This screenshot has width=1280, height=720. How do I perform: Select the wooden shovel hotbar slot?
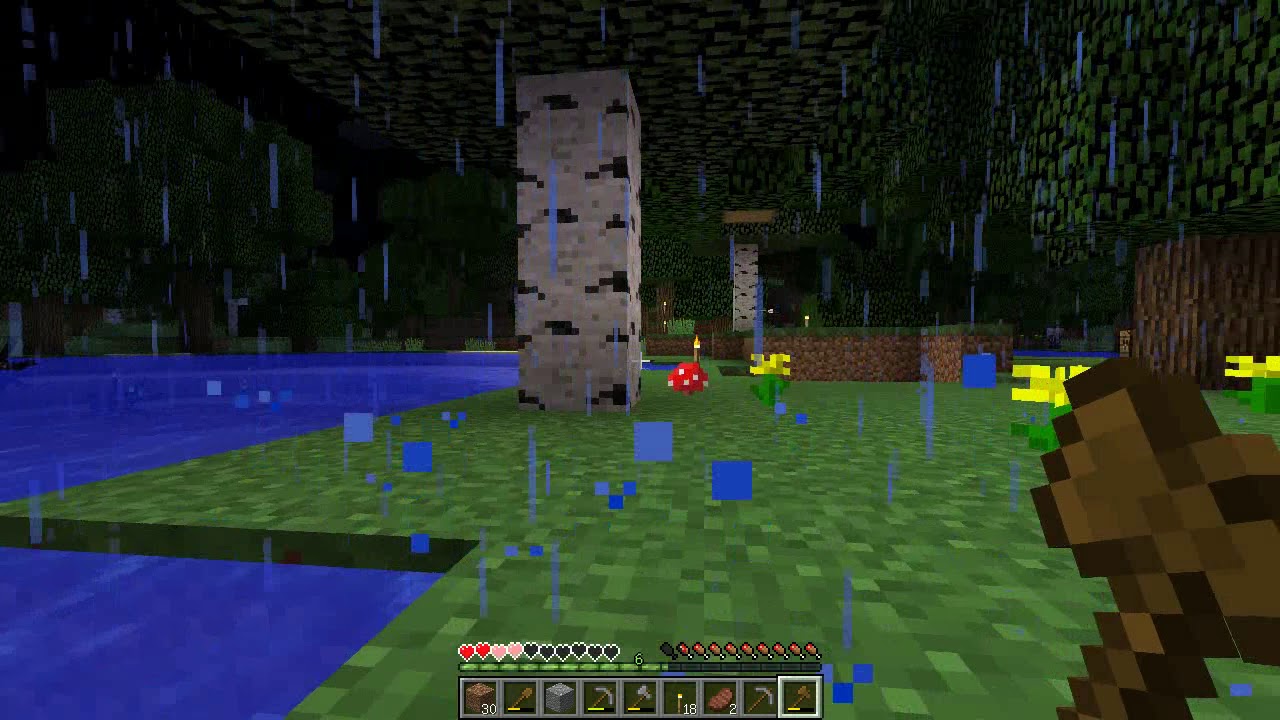click(520, 697)
